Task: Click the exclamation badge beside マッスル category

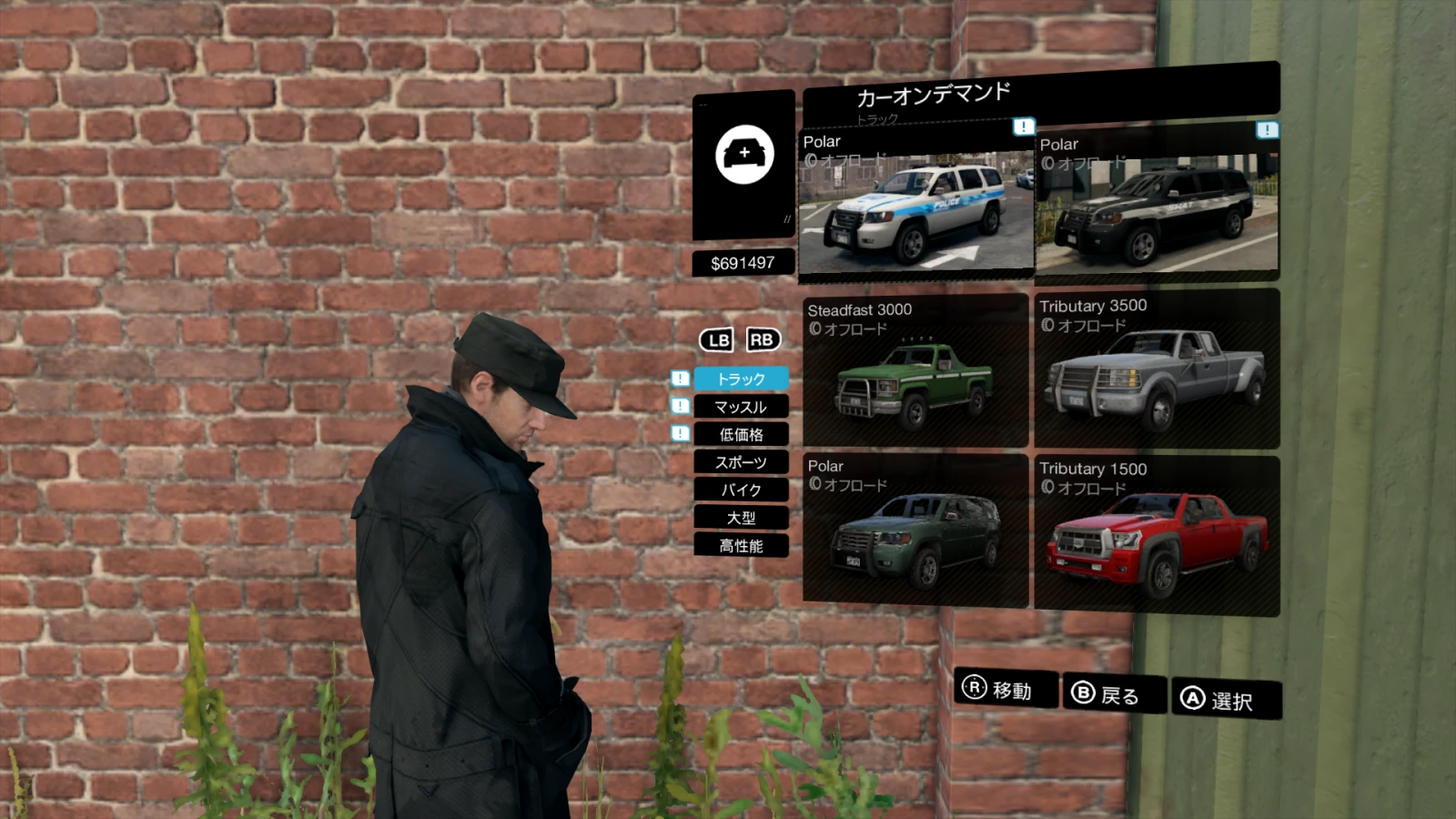Action: point(678,407)
